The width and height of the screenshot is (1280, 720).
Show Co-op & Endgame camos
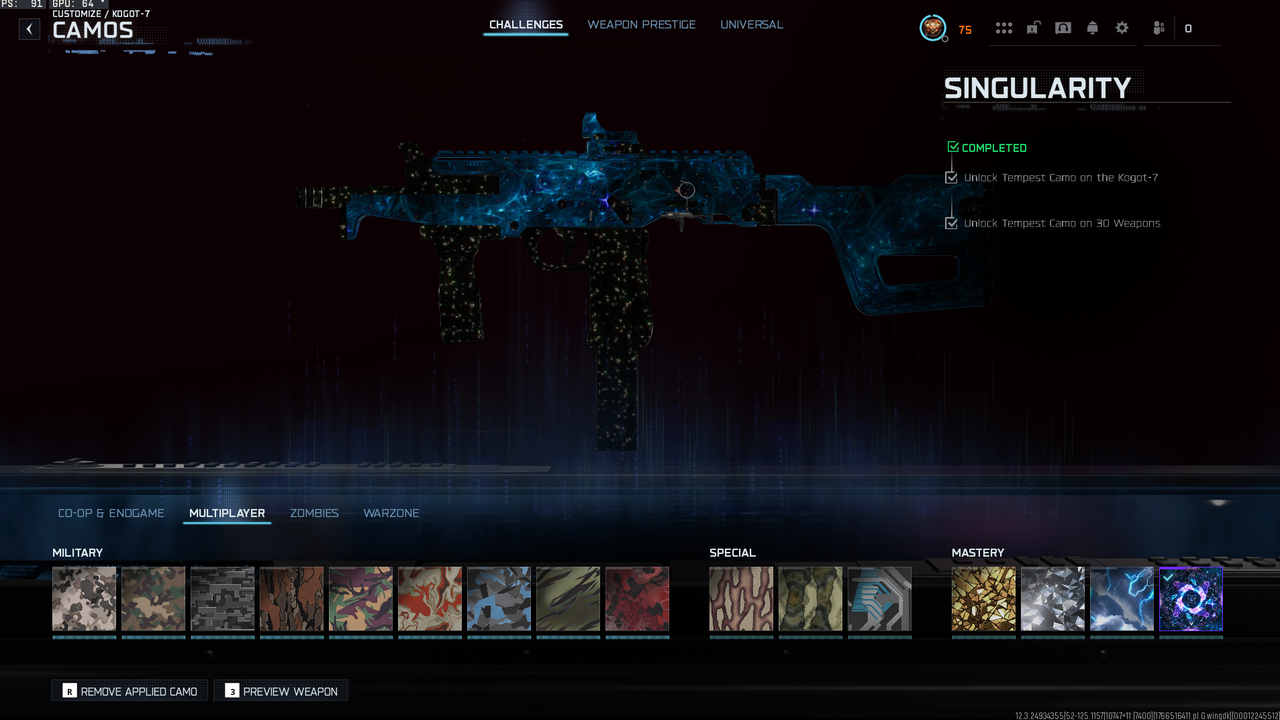[x=111, y=513]
